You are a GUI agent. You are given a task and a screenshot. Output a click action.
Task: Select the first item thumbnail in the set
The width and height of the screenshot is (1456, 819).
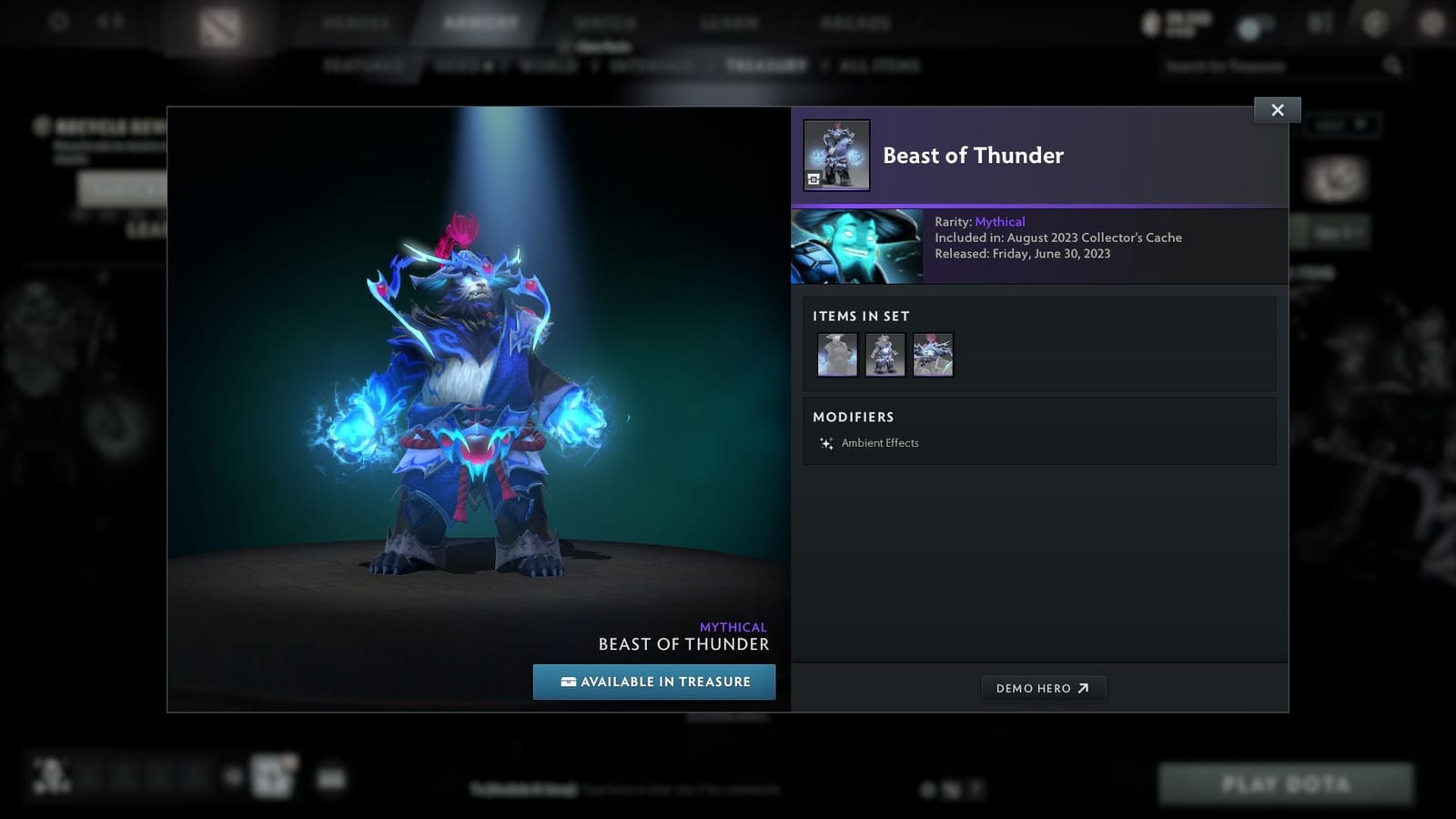[836, 355]
